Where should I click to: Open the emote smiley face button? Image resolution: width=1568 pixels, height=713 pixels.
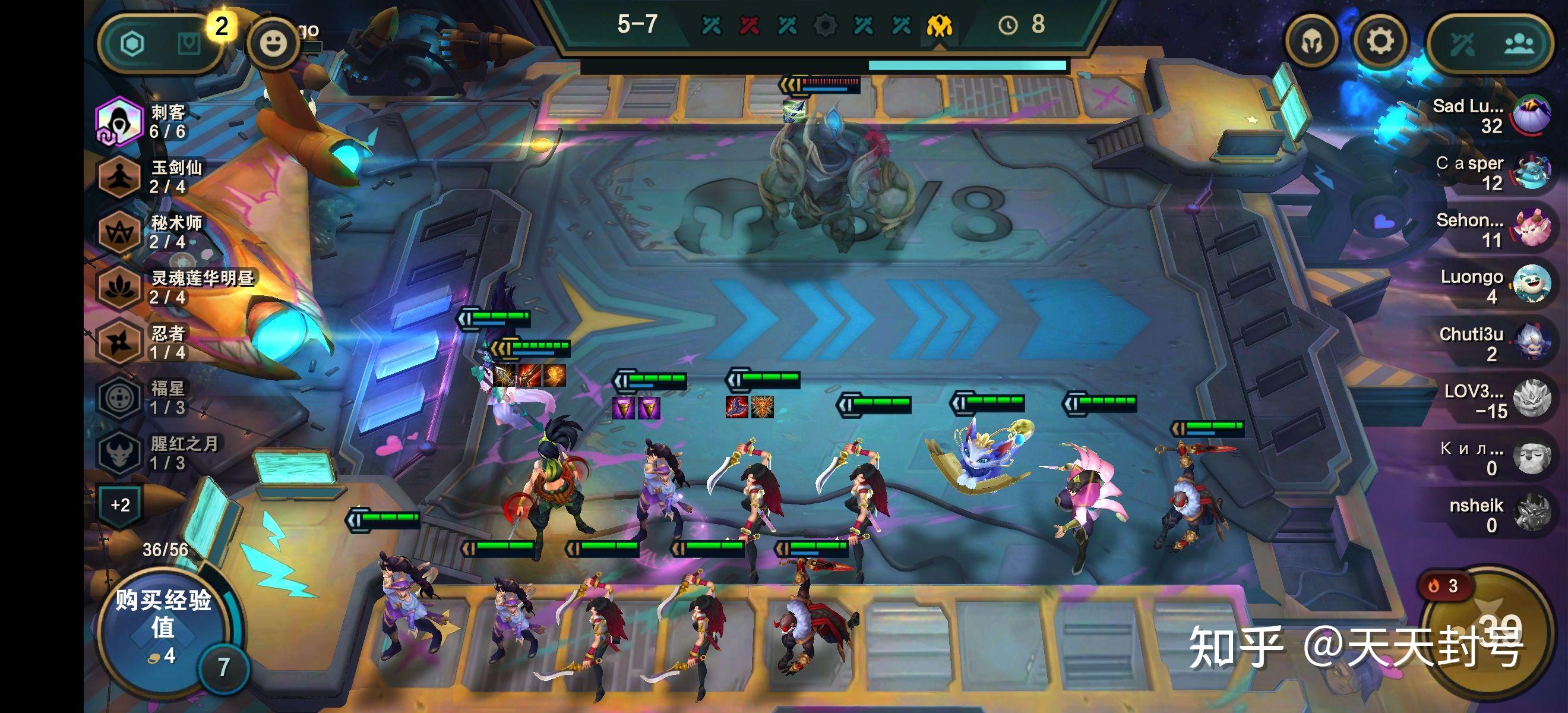pos(273,43)
